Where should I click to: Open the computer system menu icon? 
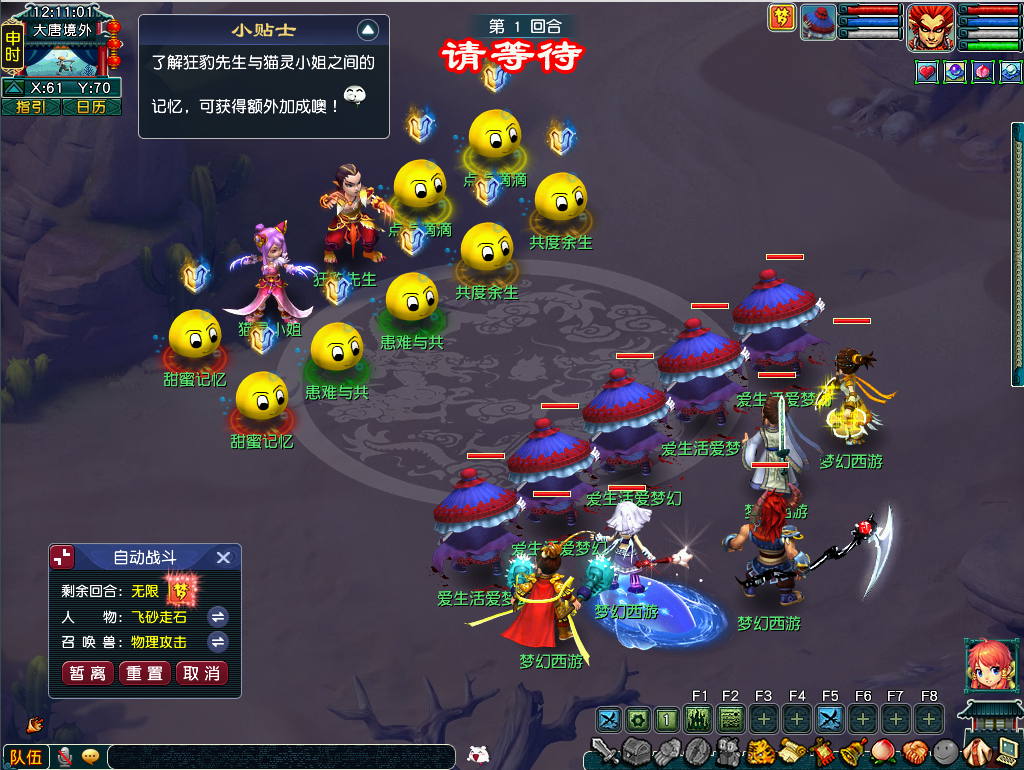tap(1005, 751)
